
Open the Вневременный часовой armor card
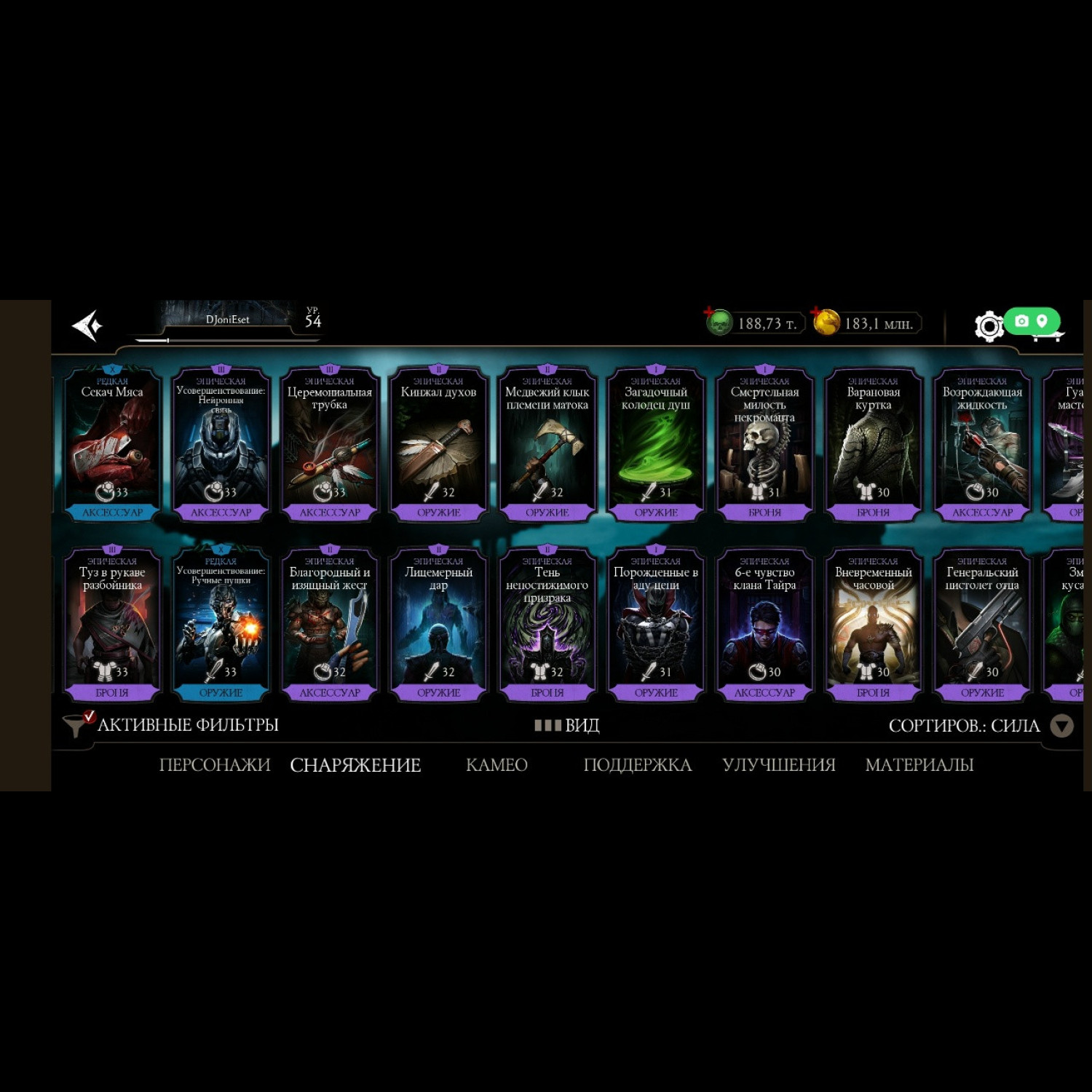tap(873, 625)
